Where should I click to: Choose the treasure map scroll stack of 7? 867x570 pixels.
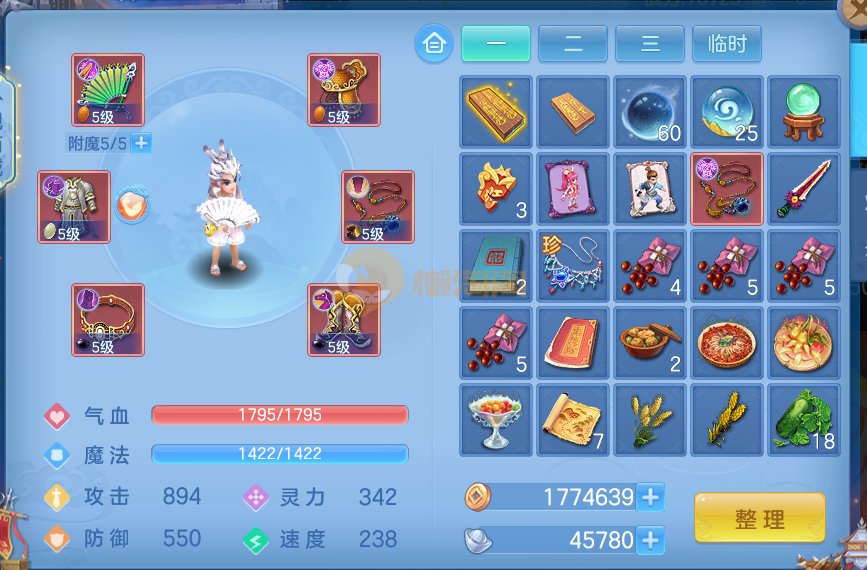point(572,419)
